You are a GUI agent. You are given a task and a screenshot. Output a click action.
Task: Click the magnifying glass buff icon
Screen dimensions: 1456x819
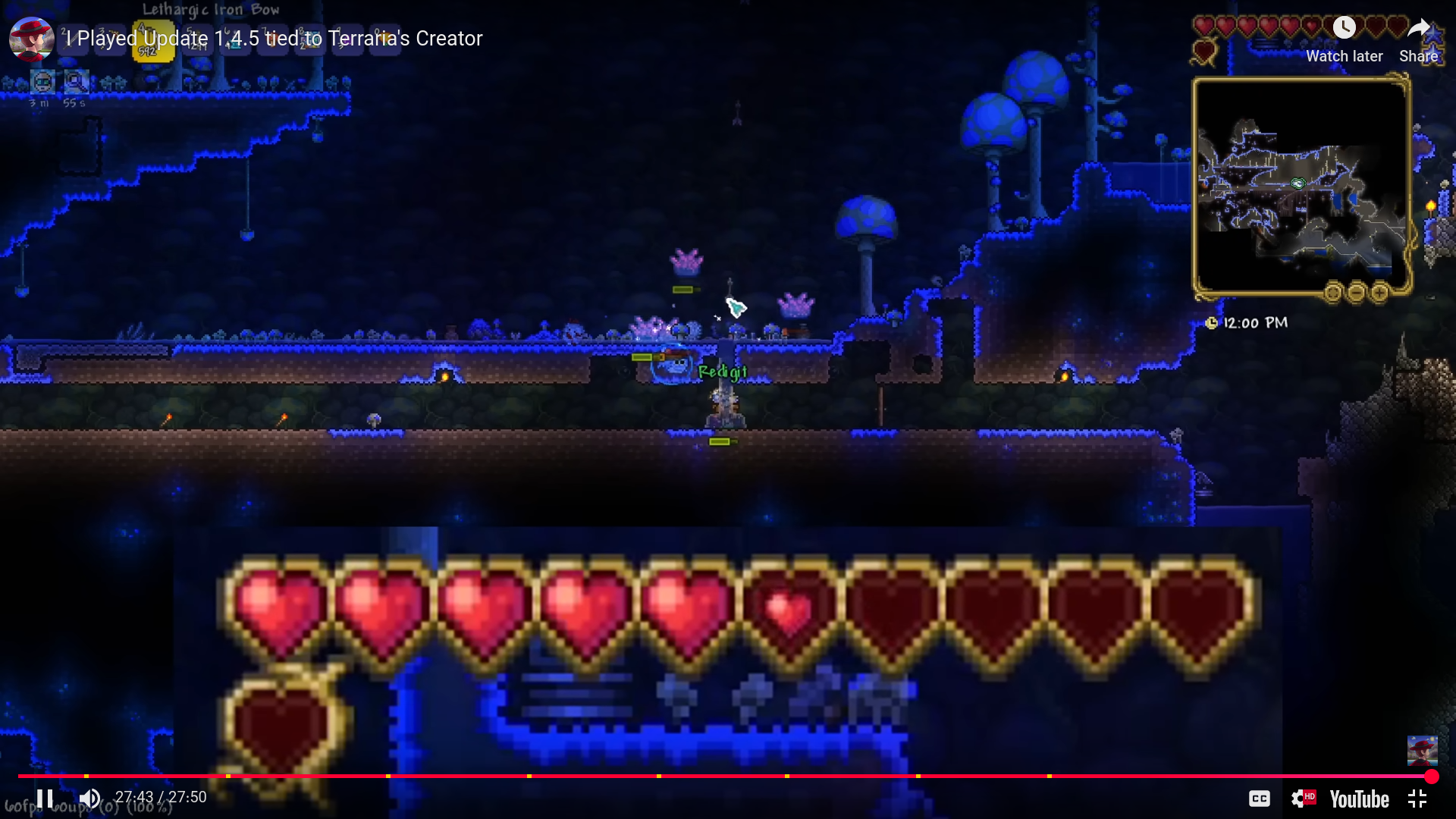[x=76, y=81]
